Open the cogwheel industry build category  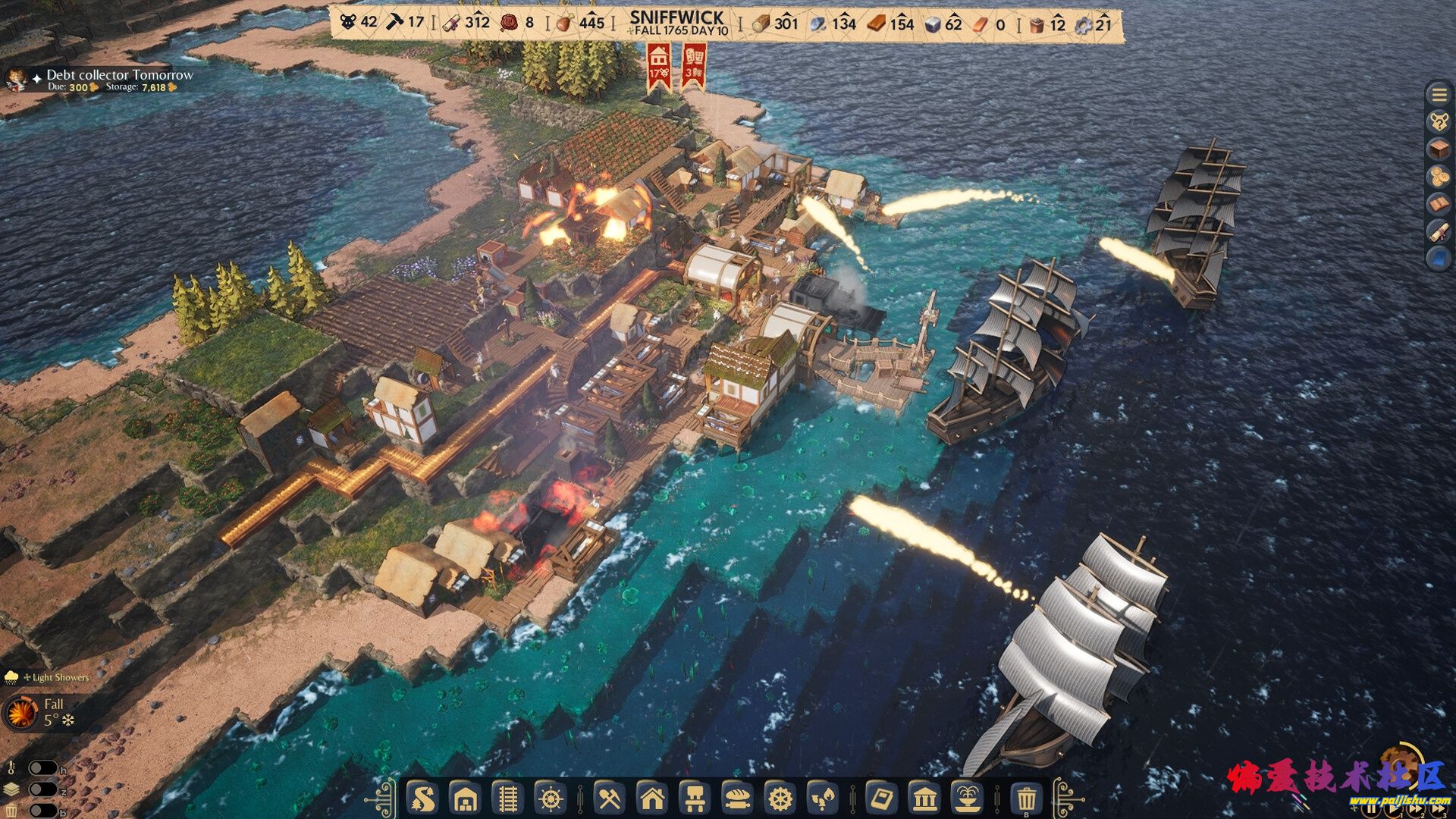pyautogui.click(x=780, y=799)
